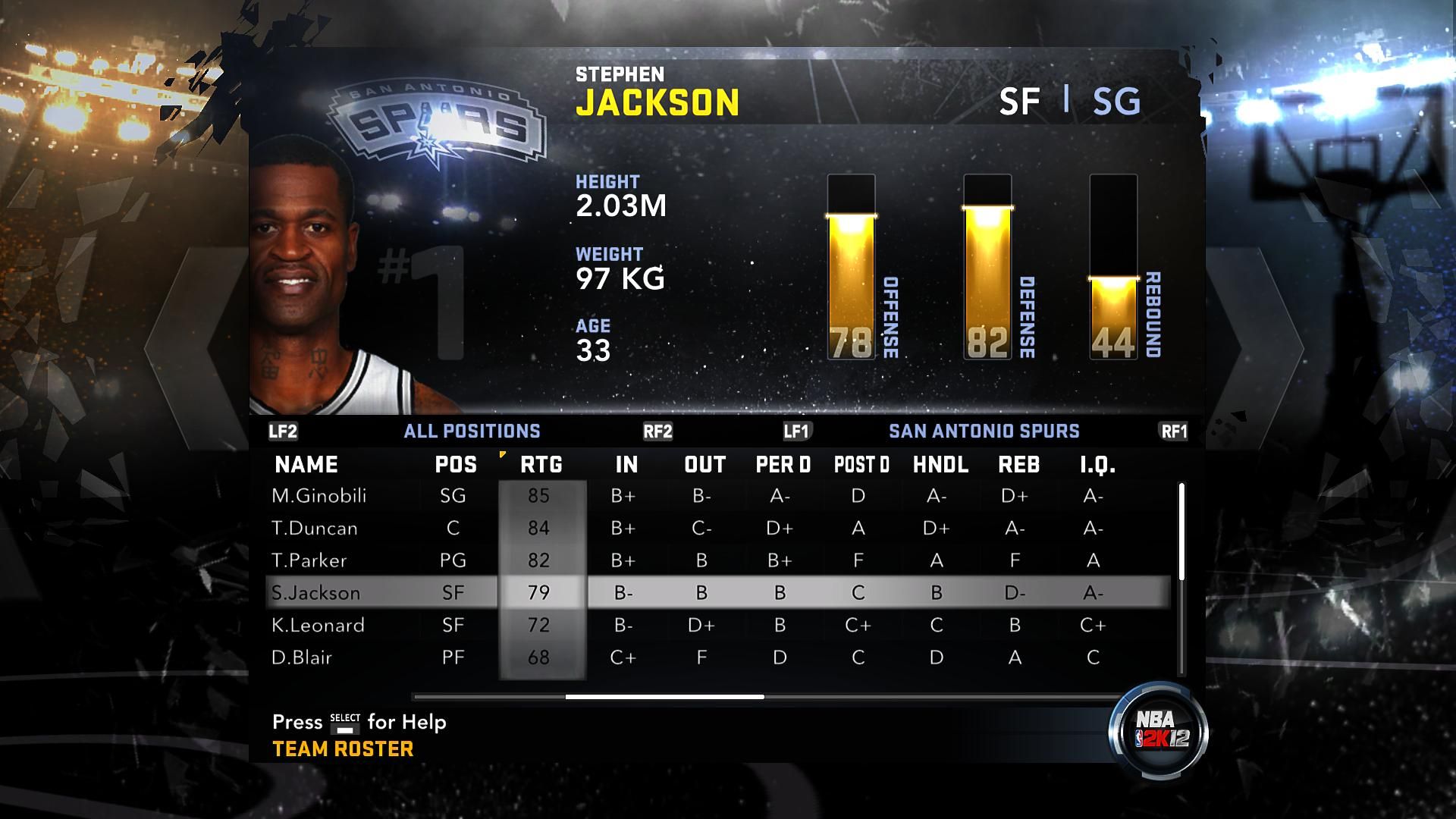Screen dimensions: 1456x819
Task: Sort by the OUT rating column
Action: tap(704, 465)
